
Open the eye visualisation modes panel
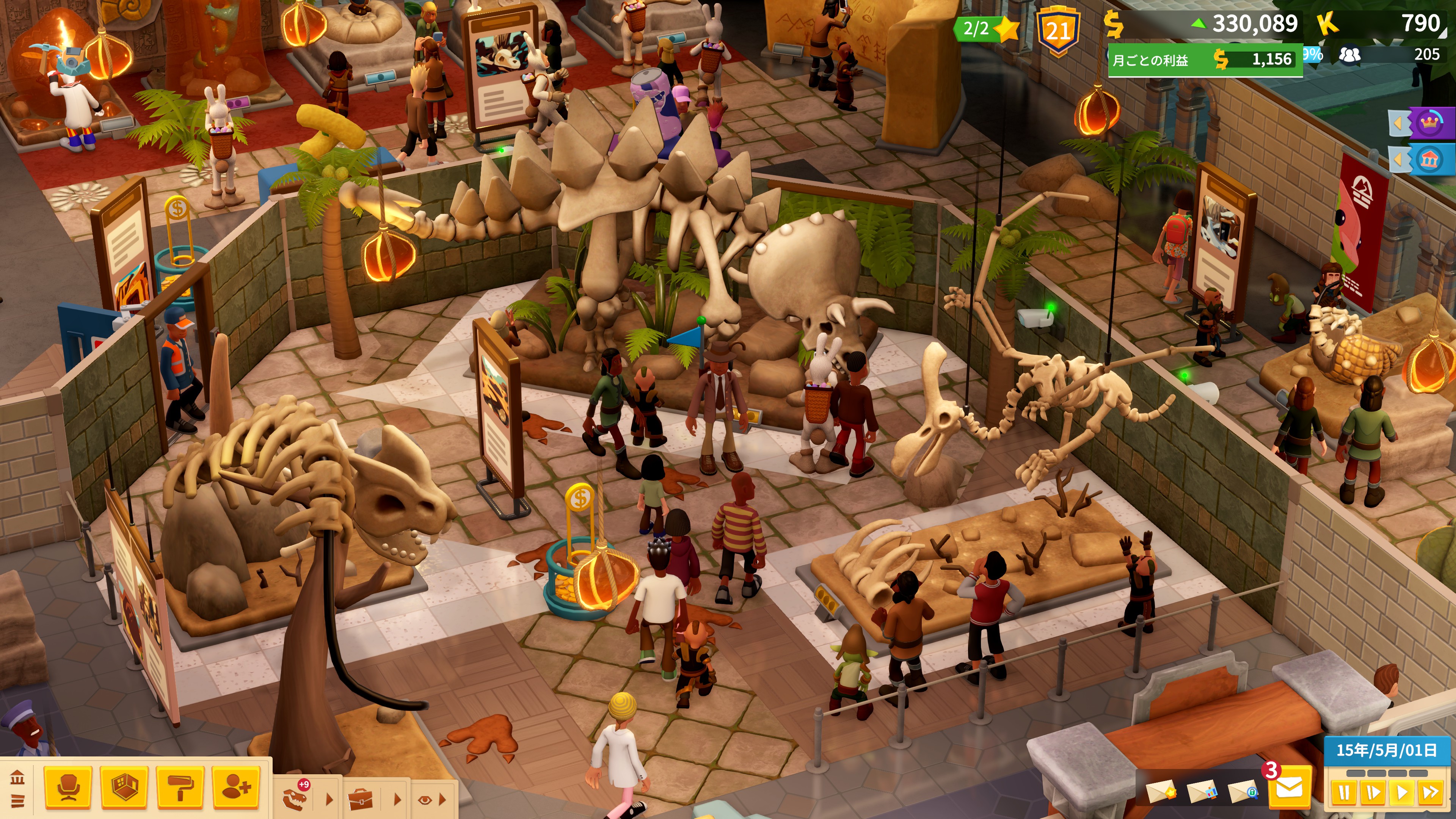[x=425, y=799]
